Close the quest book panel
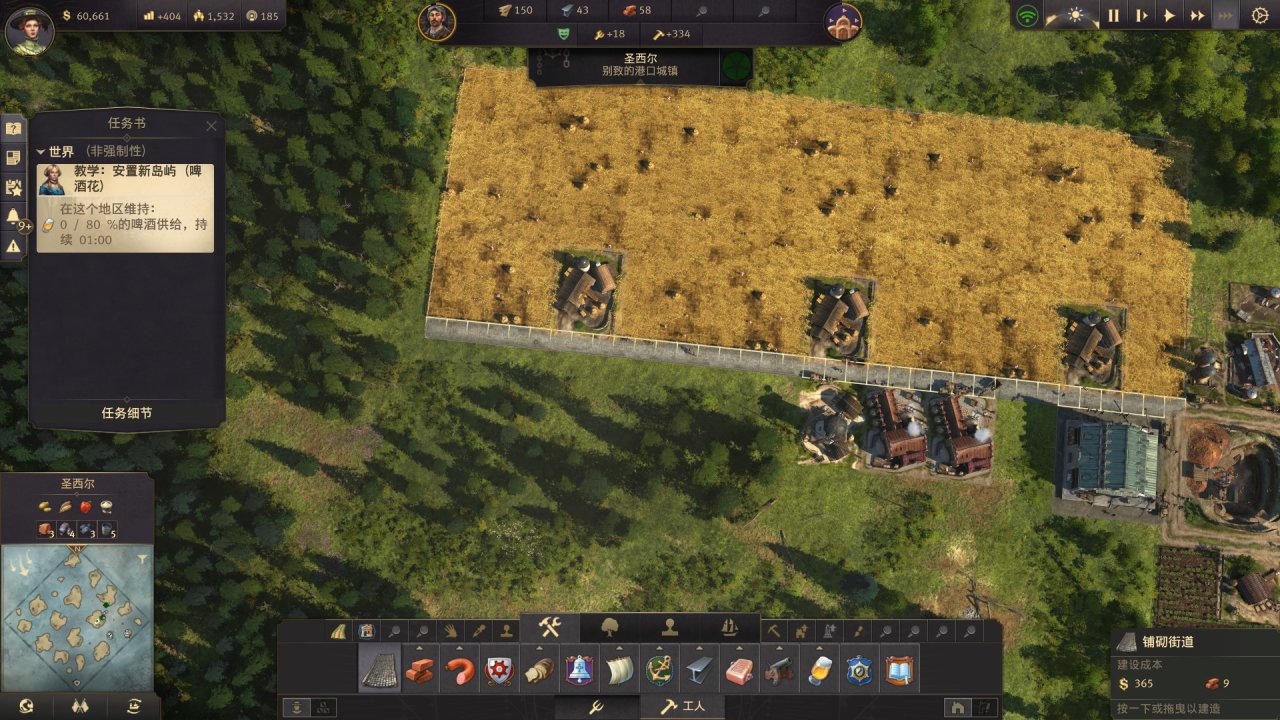 pos(211,126)
